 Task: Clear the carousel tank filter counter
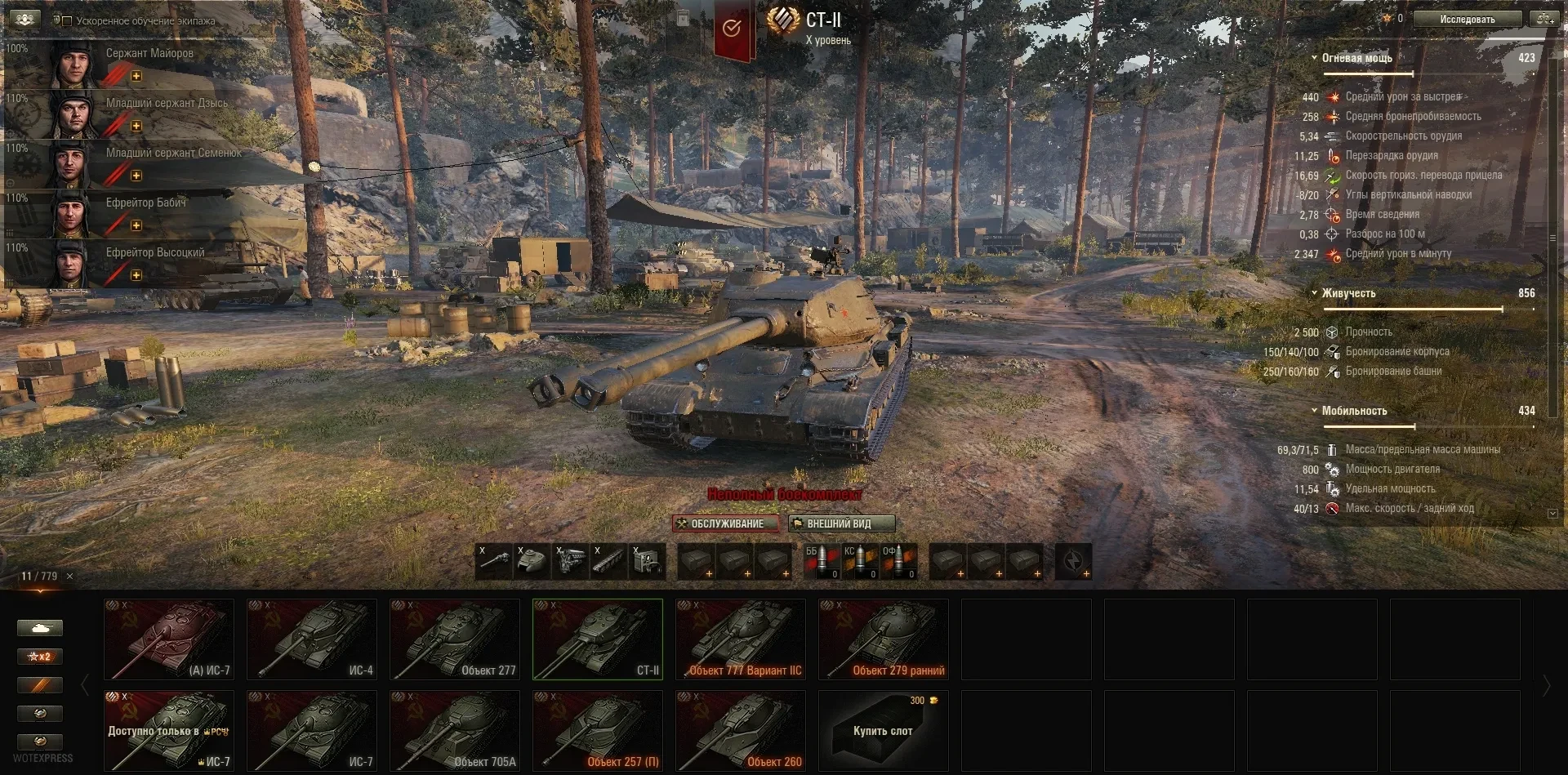(x=69, y=577)
